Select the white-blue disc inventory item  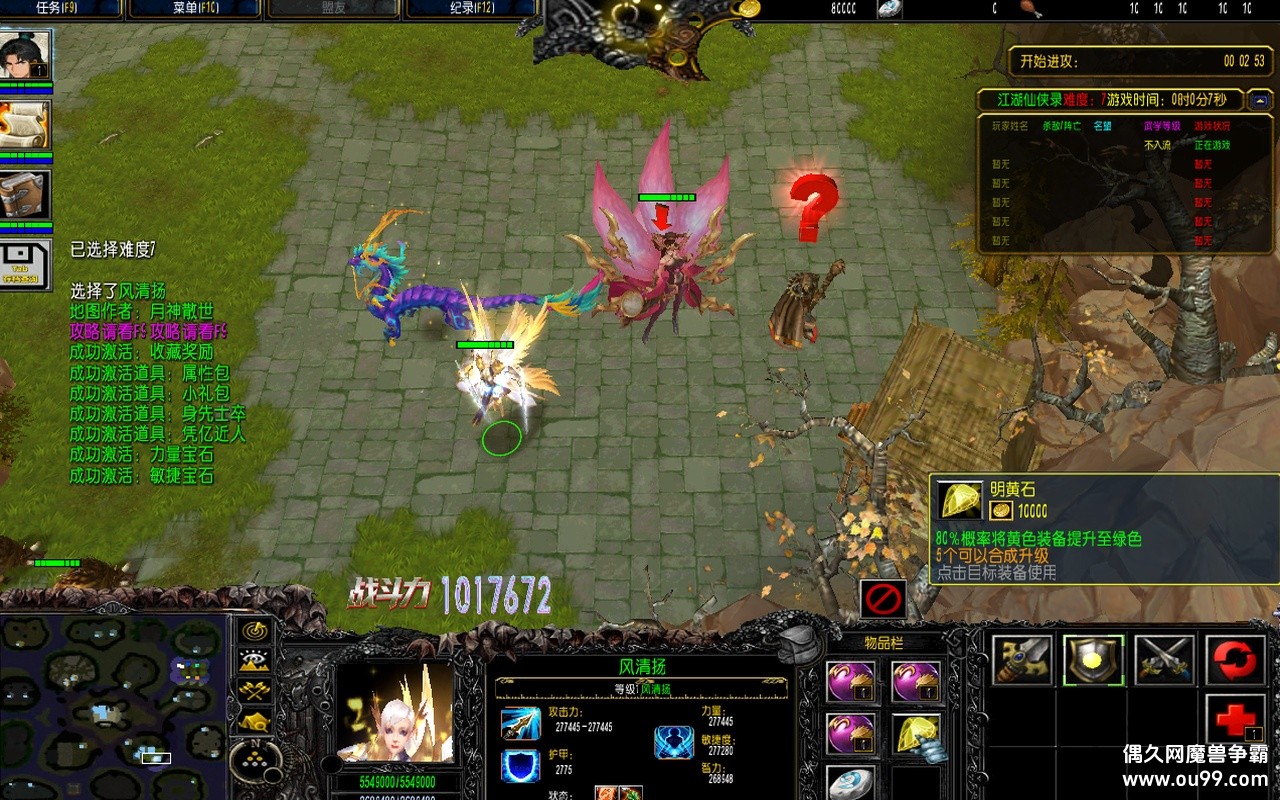click(x=851, y=783)
